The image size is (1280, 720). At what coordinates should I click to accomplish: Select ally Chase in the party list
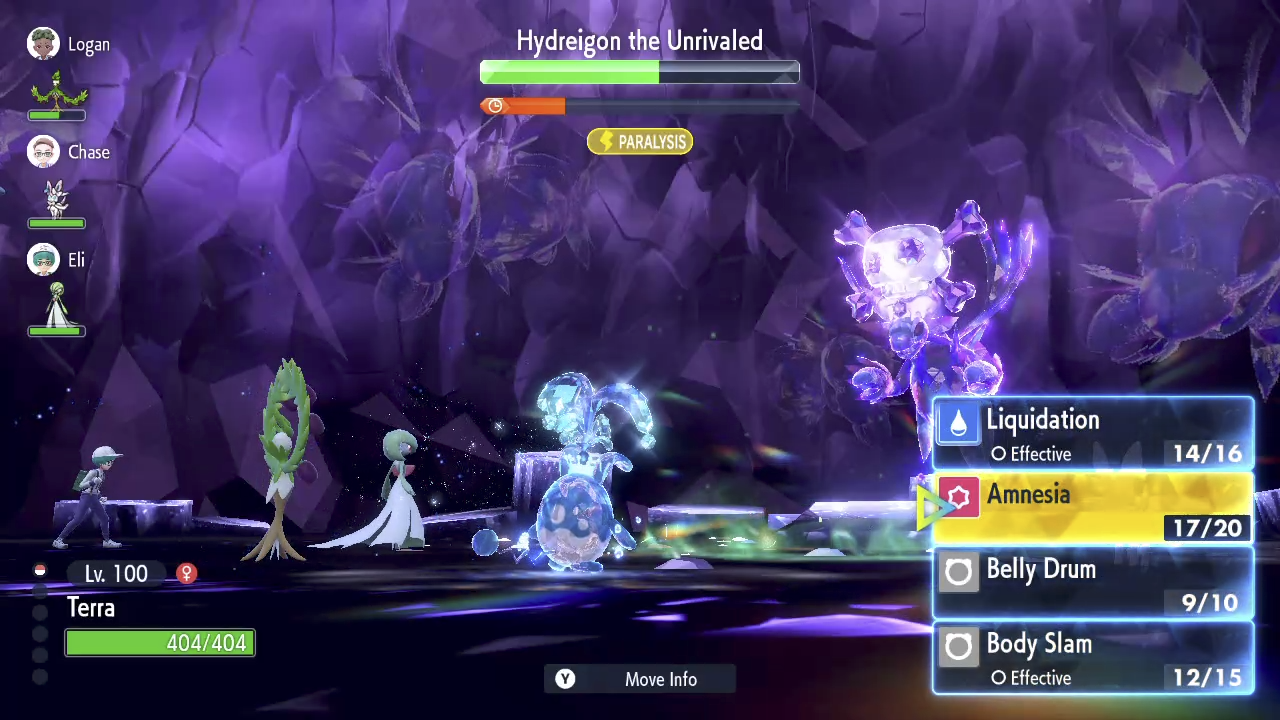pyautogui.click(x=68, y=152)
